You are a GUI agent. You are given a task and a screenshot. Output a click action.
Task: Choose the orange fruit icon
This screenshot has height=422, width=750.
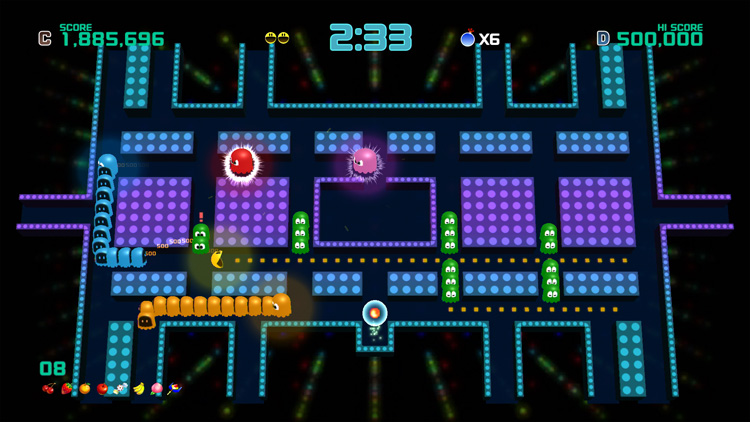tap(85, 388)
